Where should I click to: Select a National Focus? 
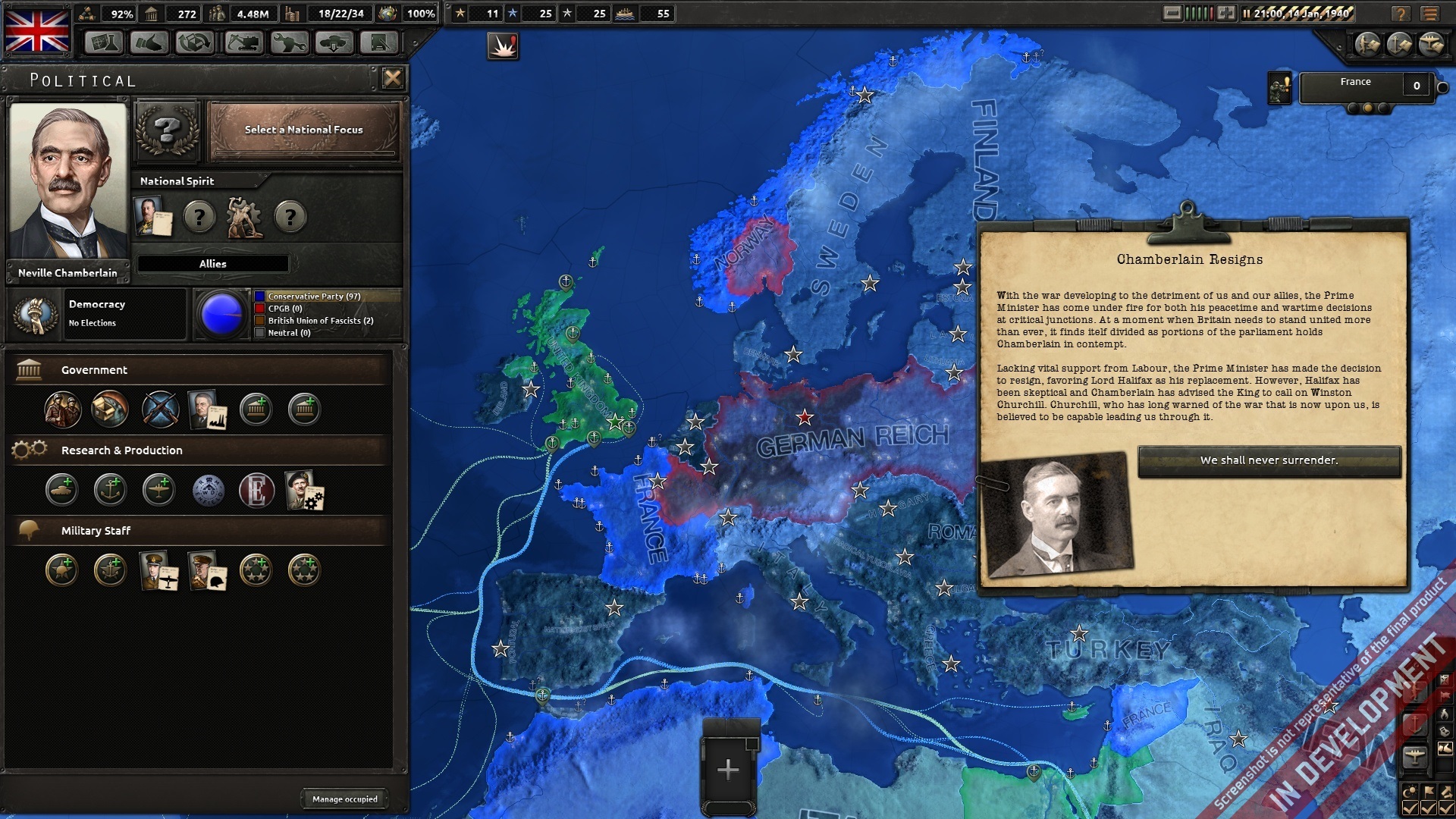(303, 130)
